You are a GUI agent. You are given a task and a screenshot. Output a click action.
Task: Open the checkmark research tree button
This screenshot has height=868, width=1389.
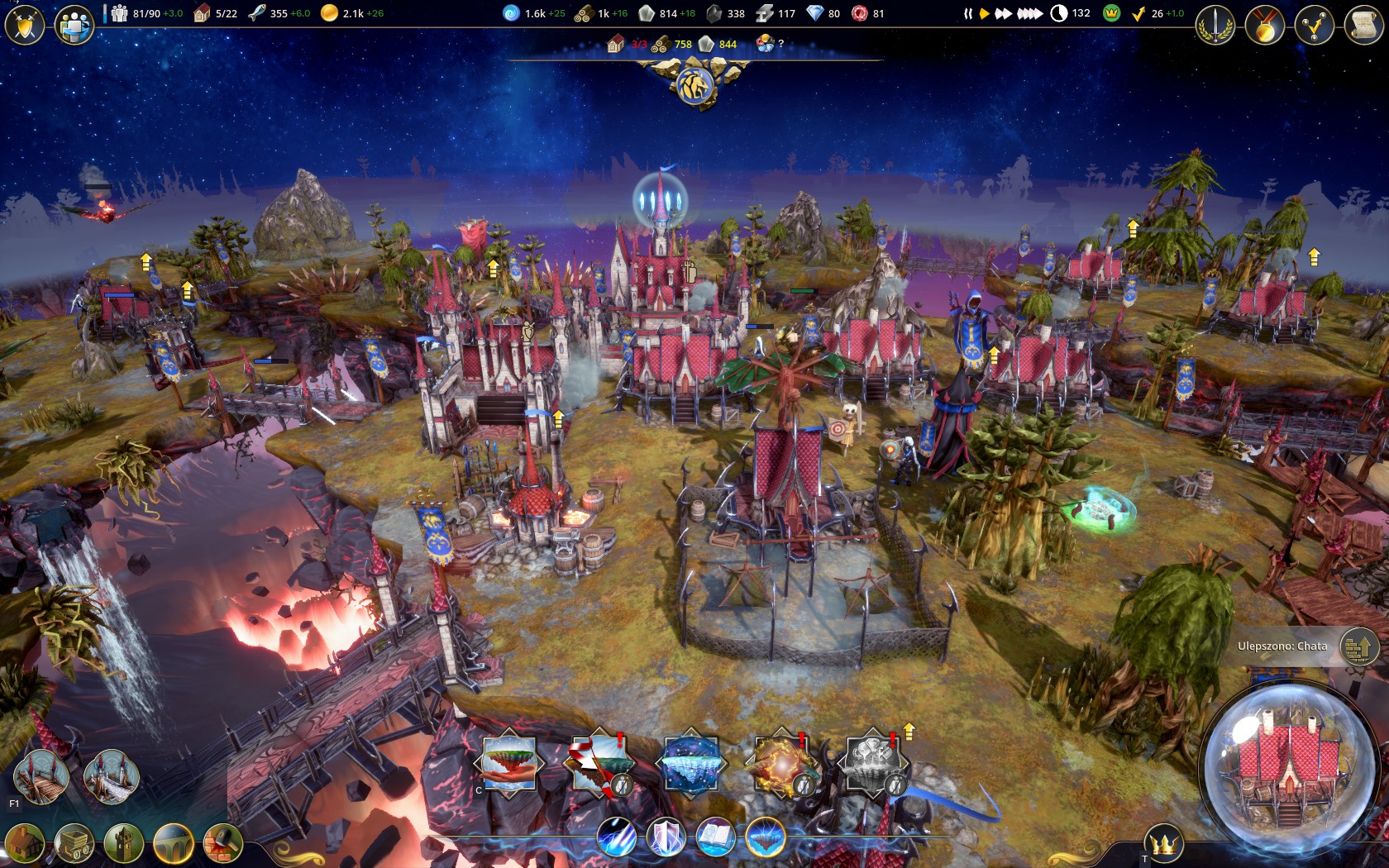pos(1315,25)
